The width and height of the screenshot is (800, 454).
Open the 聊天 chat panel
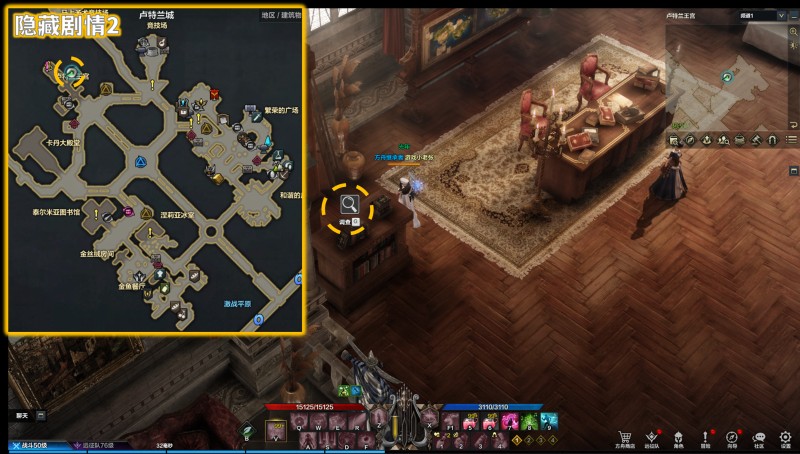(x=22, y=414)
